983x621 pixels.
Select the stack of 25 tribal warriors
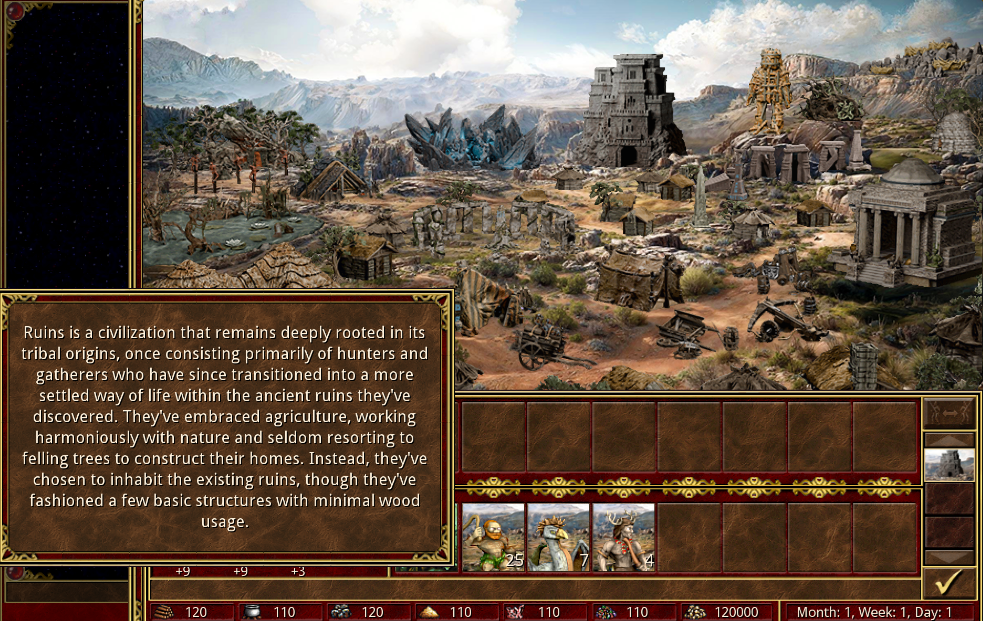(493, 537)
